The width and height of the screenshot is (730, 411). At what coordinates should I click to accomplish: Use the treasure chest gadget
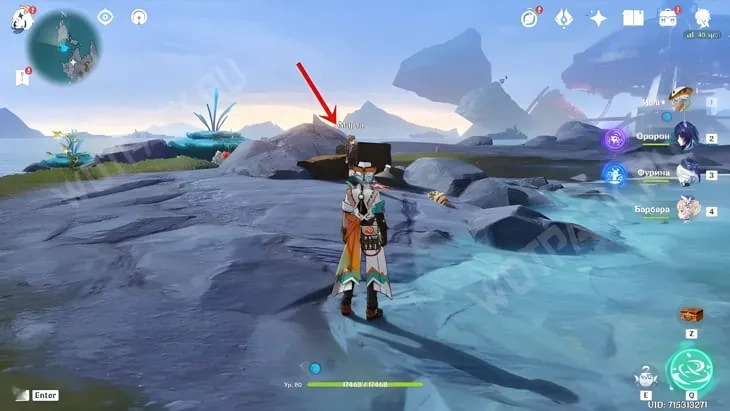pyautogui.click(x=690, y=315)
